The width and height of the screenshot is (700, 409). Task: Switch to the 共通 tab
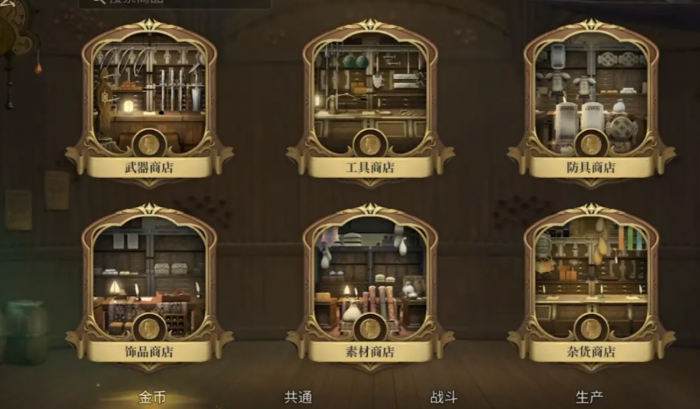point(298,397)
